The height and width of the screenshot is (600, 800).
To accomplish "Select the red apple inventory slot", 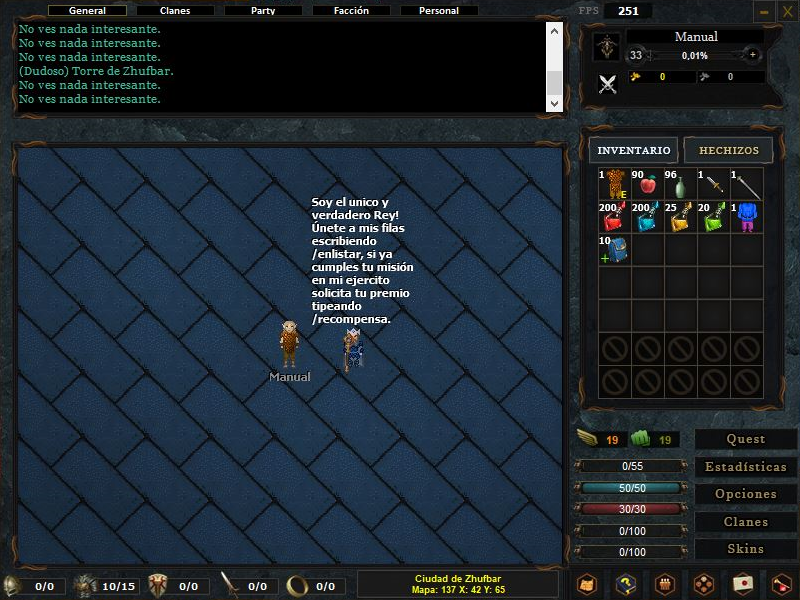I will 646,184.
